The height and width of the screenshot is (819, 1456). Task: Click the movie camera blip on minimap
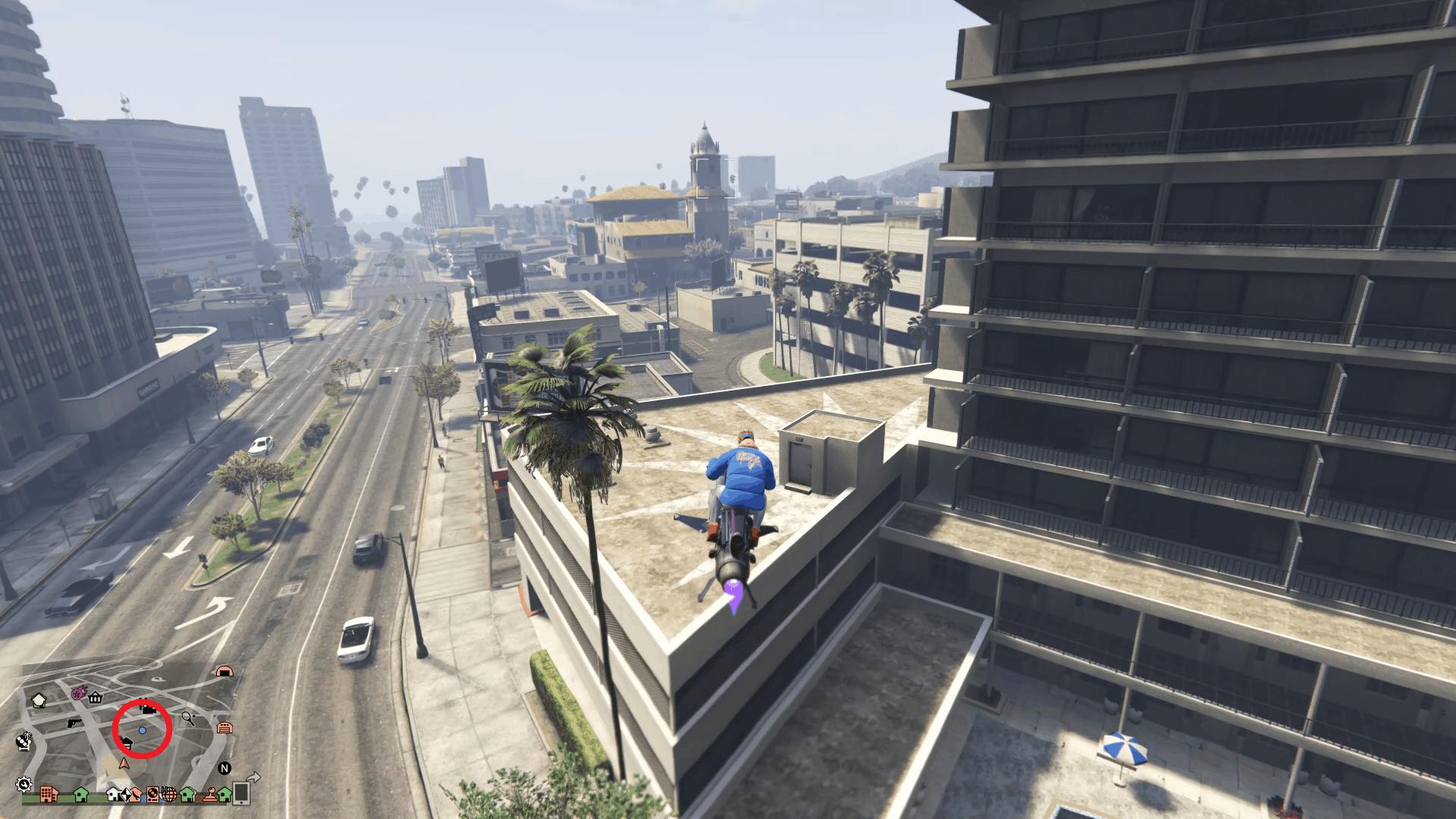pos(149,710)
